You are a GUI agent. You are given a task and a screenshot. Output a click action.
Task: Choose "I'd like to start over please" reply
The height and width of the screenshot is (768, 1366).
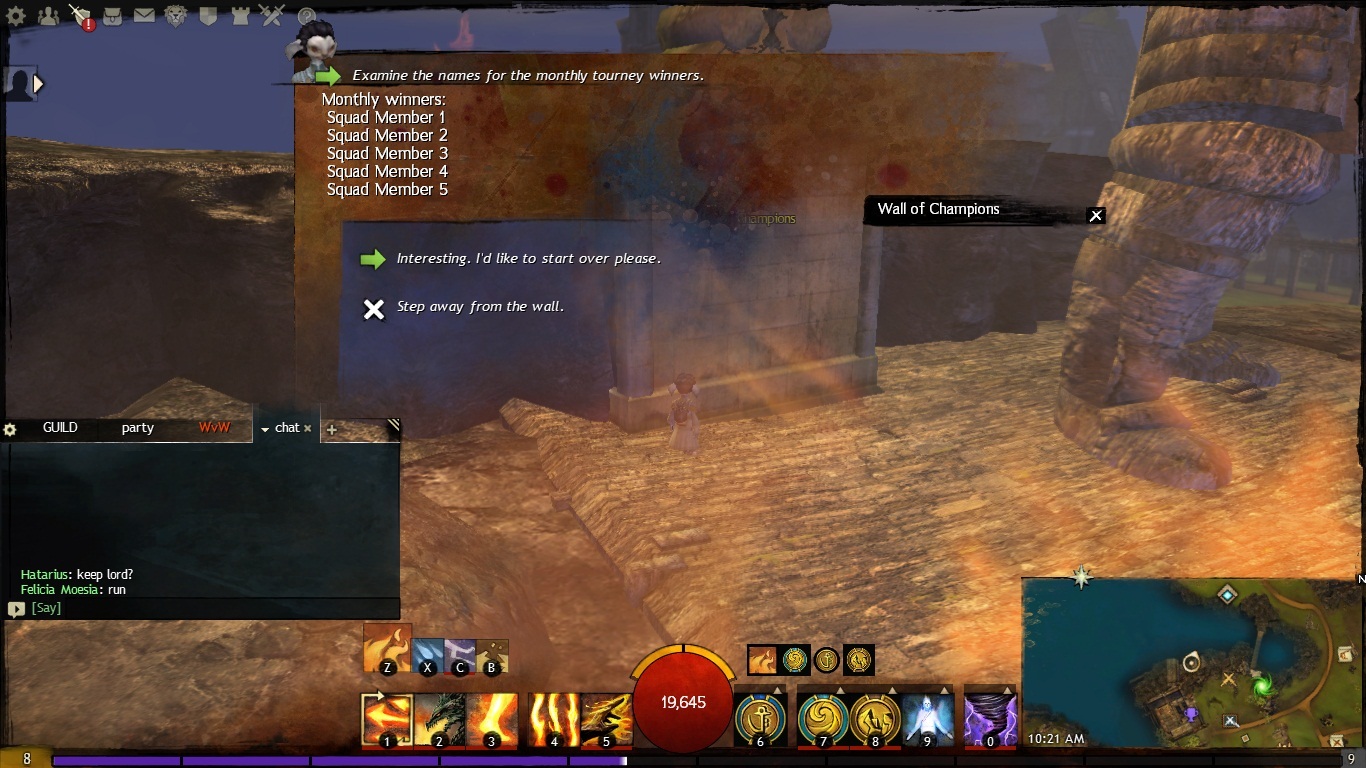(x=528, y=259)
